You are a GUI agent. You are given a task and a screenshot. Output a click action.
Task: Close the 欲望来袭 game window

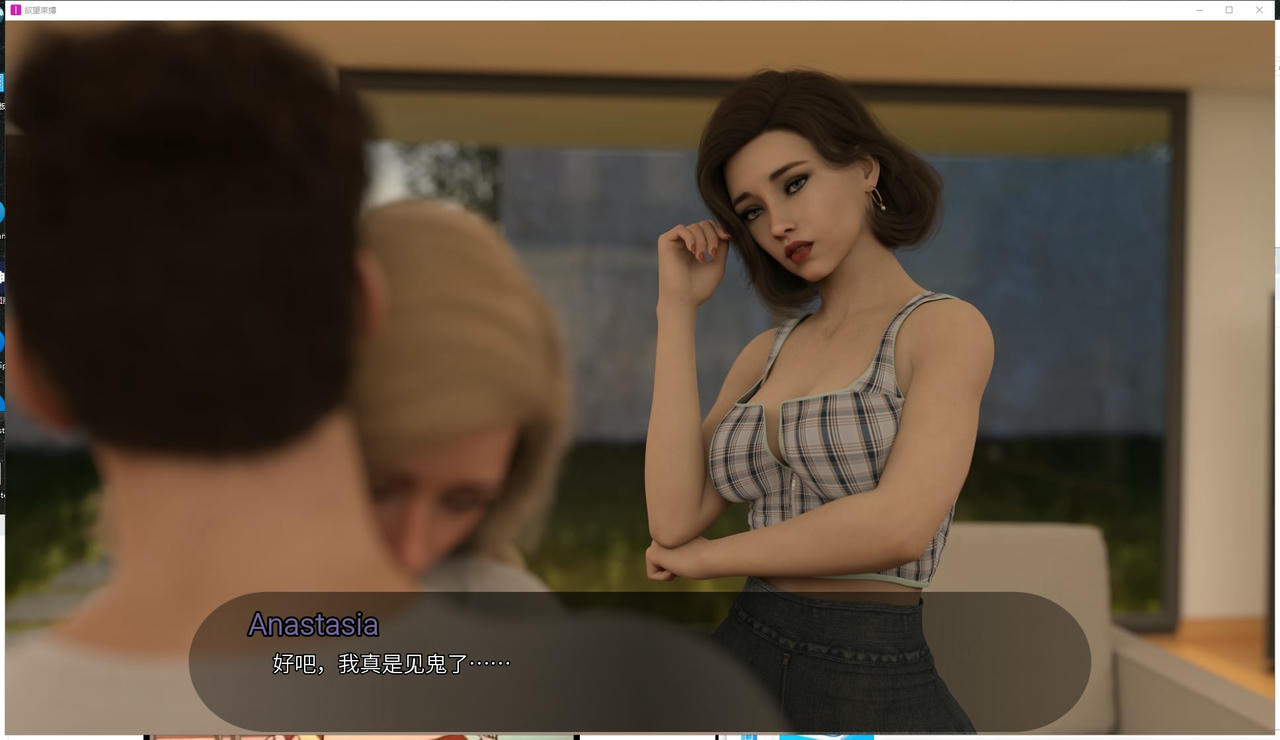point(1259,9)
